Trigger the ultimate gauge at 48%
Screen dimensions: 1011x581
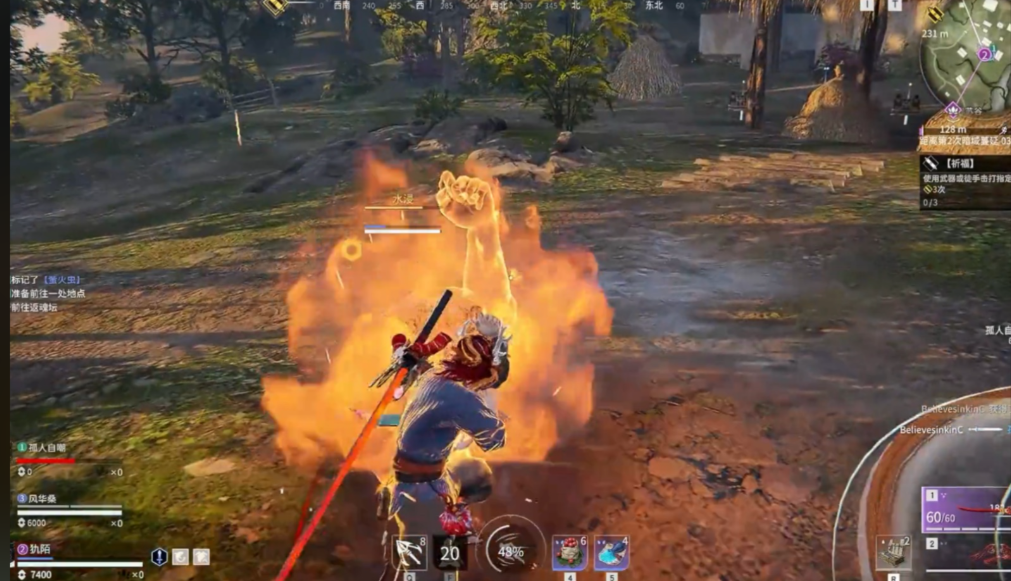click(510, 551)
